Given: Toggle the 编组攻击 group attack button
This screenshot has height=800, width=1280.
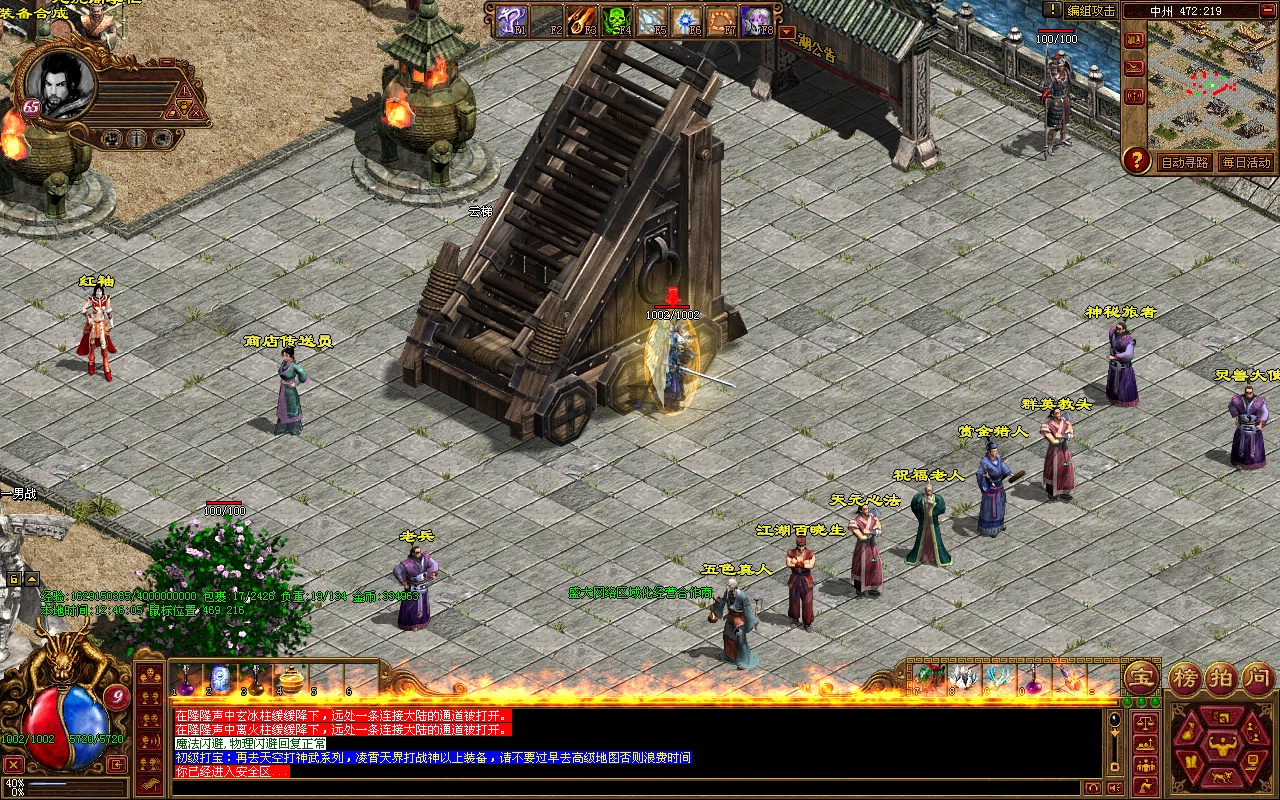Looking at the screenshot, I should [x=1090, y=10].
